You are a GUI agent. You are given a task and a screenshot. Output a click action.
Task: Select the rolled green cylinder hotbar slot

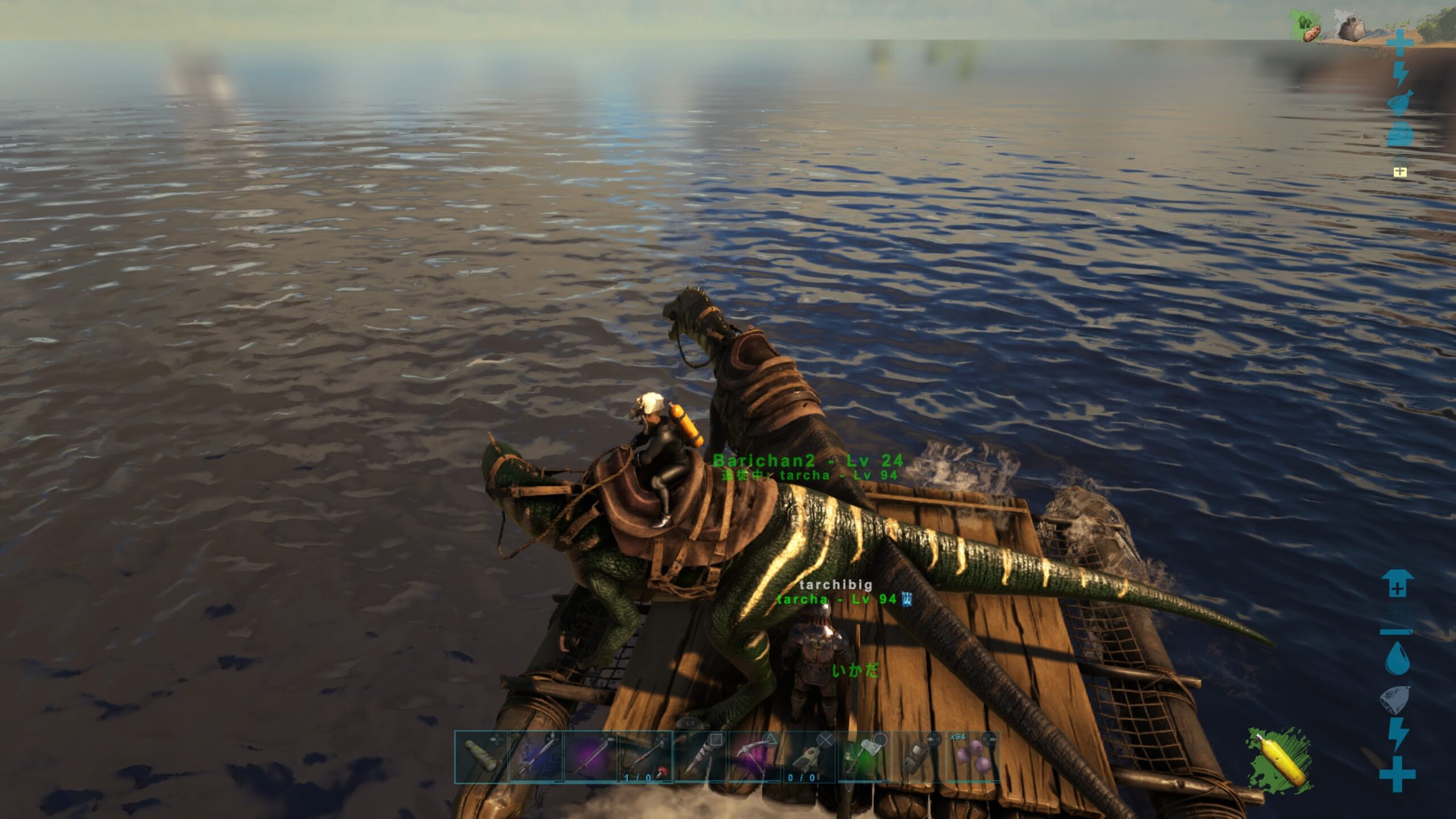(x=481, y=757)
